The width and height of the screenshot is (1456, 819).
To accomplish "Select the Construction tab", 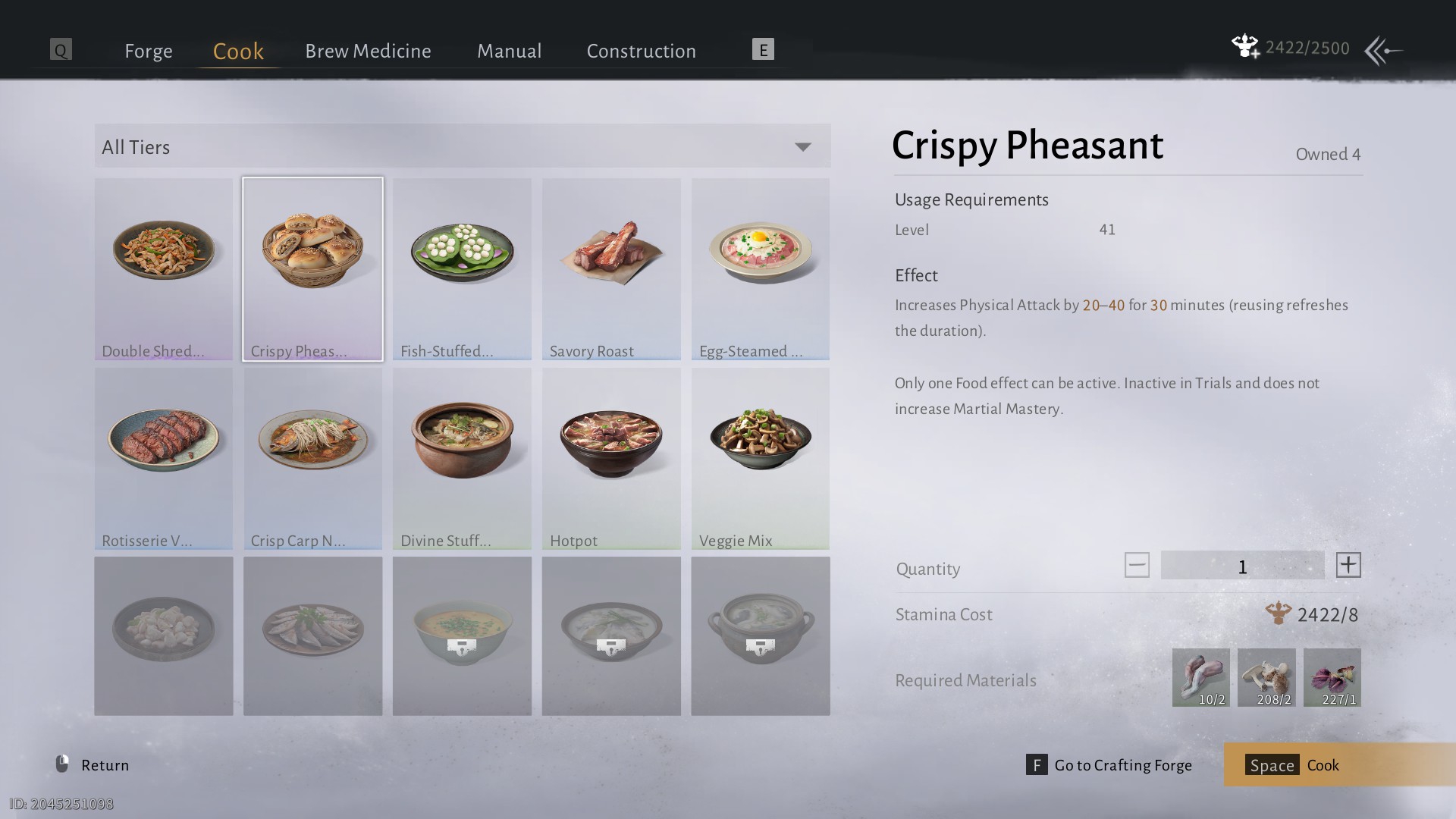I will (x=641, y=51).
